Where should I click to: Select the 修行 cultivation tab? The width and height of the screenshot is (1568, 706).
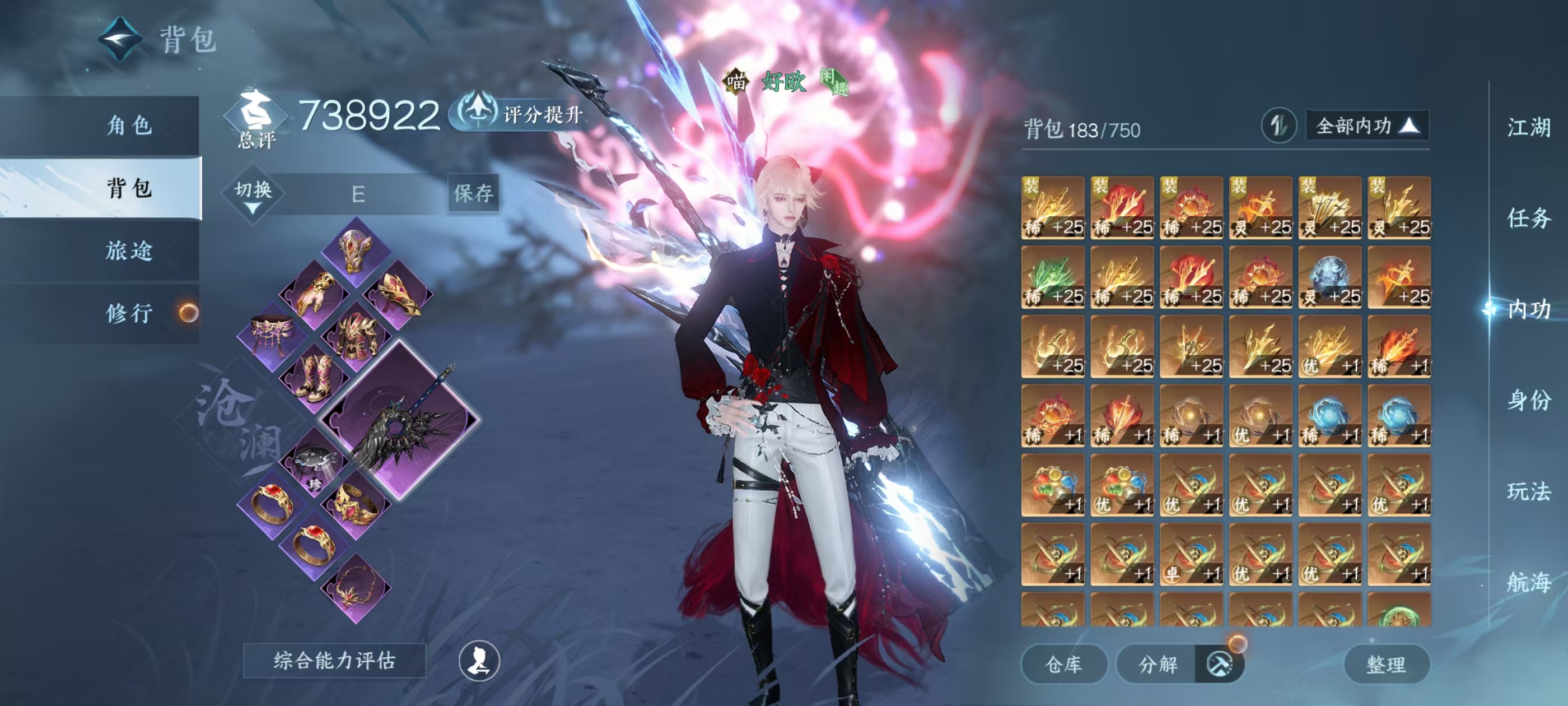pyautogui.click(x=128, y=313)
